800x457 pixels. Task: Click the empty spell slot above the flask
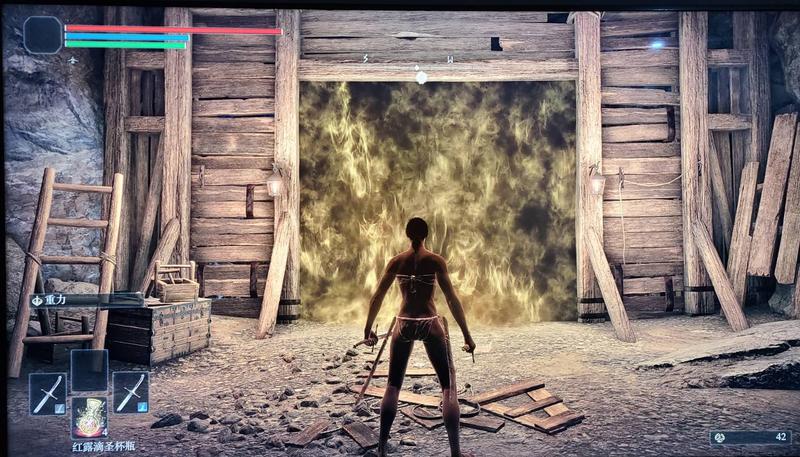89,369
